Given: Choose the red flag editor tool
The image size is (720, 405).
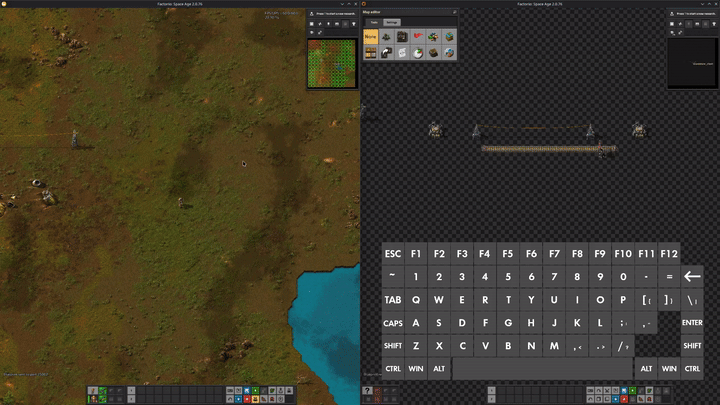Looking at the screenshot, I should 417,37.
